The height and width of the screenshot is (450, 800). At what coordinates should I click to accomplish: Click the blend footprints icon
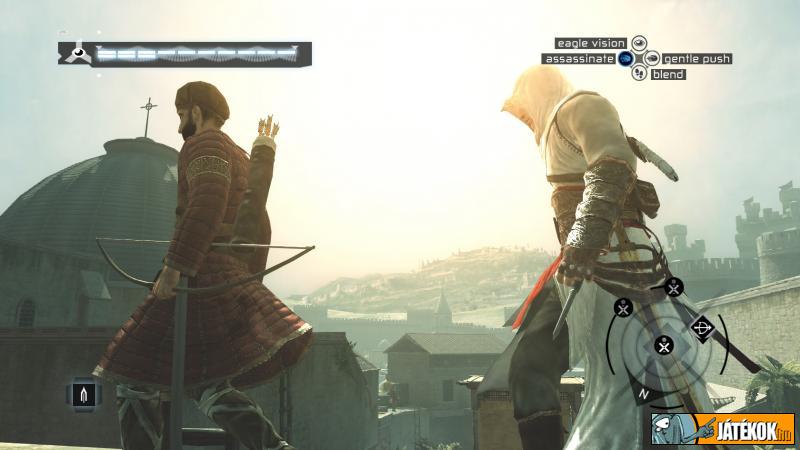[639, 74]
